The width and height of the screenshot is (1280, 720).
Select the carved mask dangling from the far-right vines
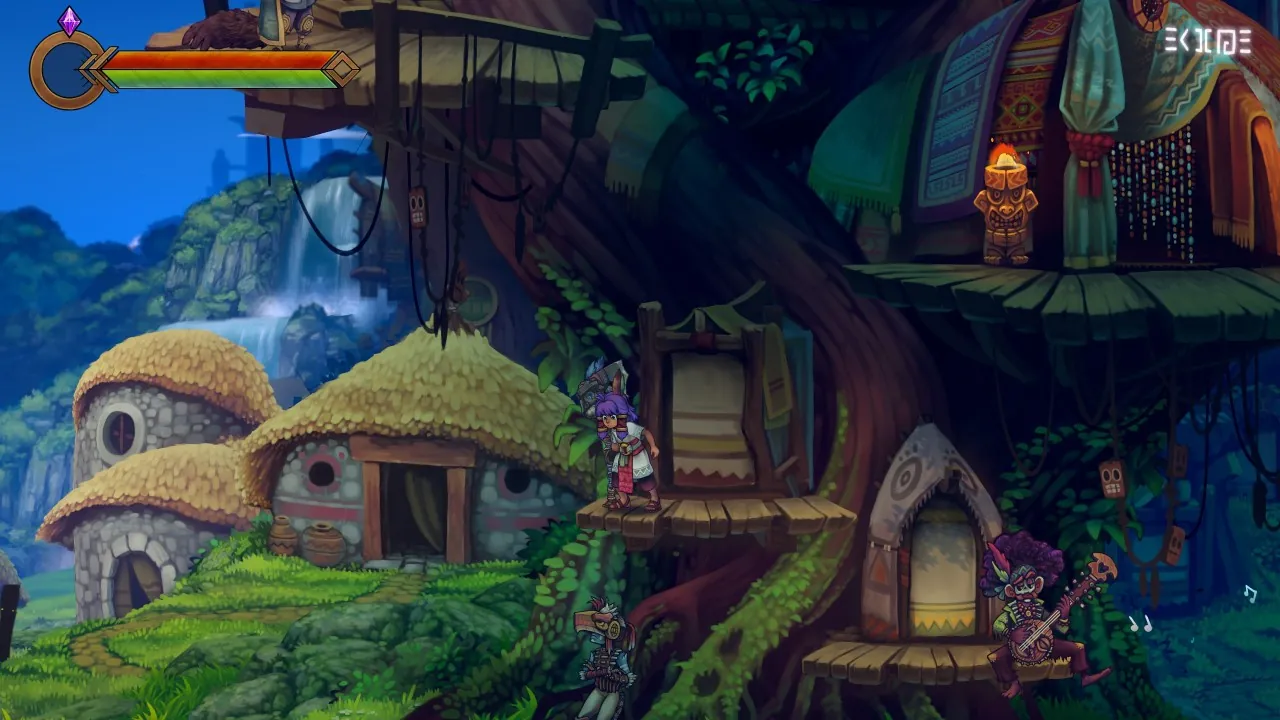[x=1175, y=545]
